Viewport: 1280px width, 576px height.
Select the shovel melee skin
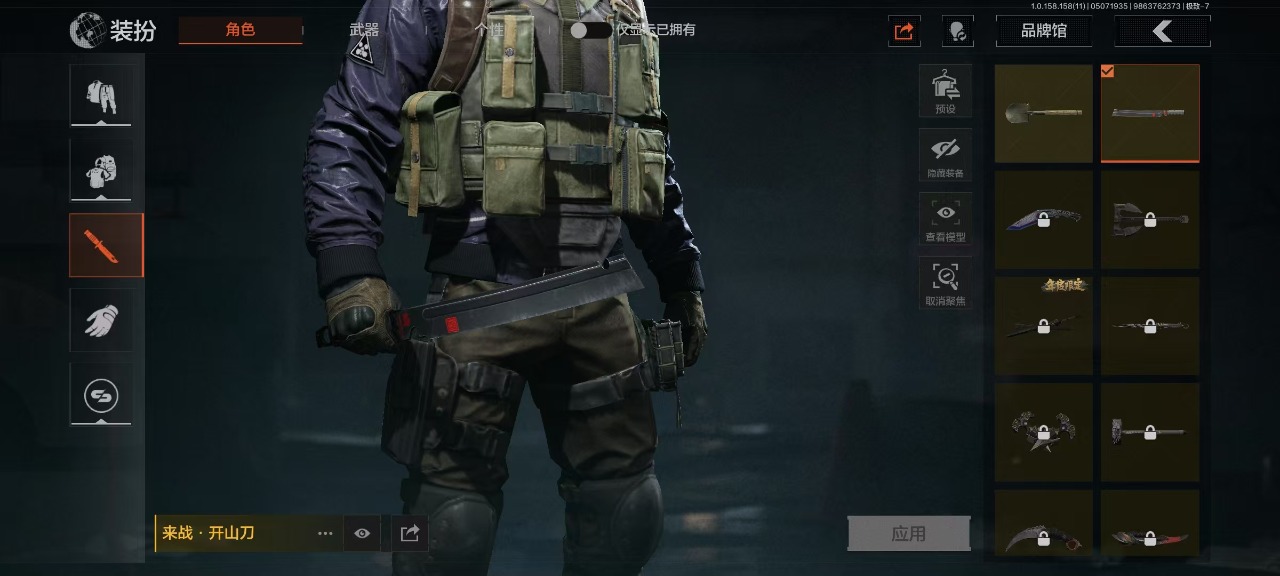click(x=1043, y=113)
